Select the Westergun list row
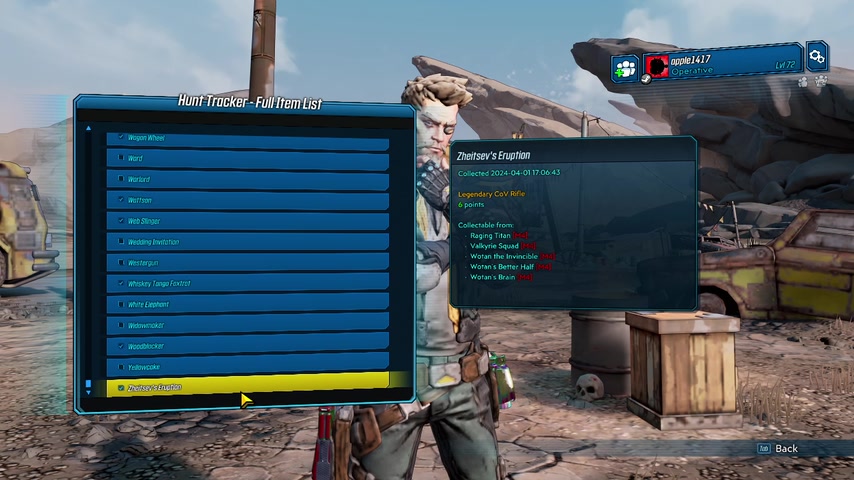This screenshot has width=854, height=480. tap(247, 263)
